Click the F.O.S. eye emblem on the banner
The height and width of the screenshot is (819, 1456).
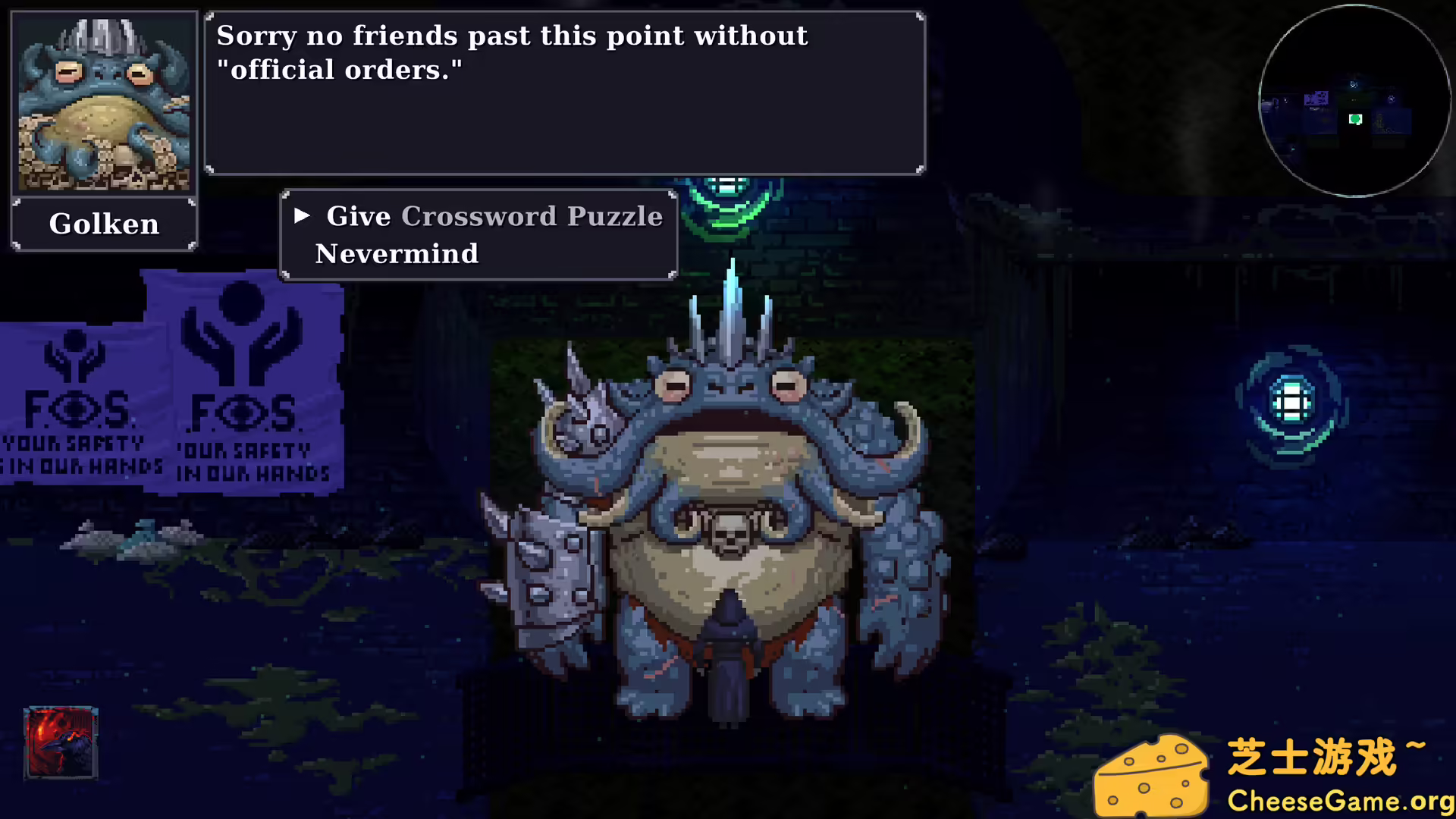tap(241, 413)
